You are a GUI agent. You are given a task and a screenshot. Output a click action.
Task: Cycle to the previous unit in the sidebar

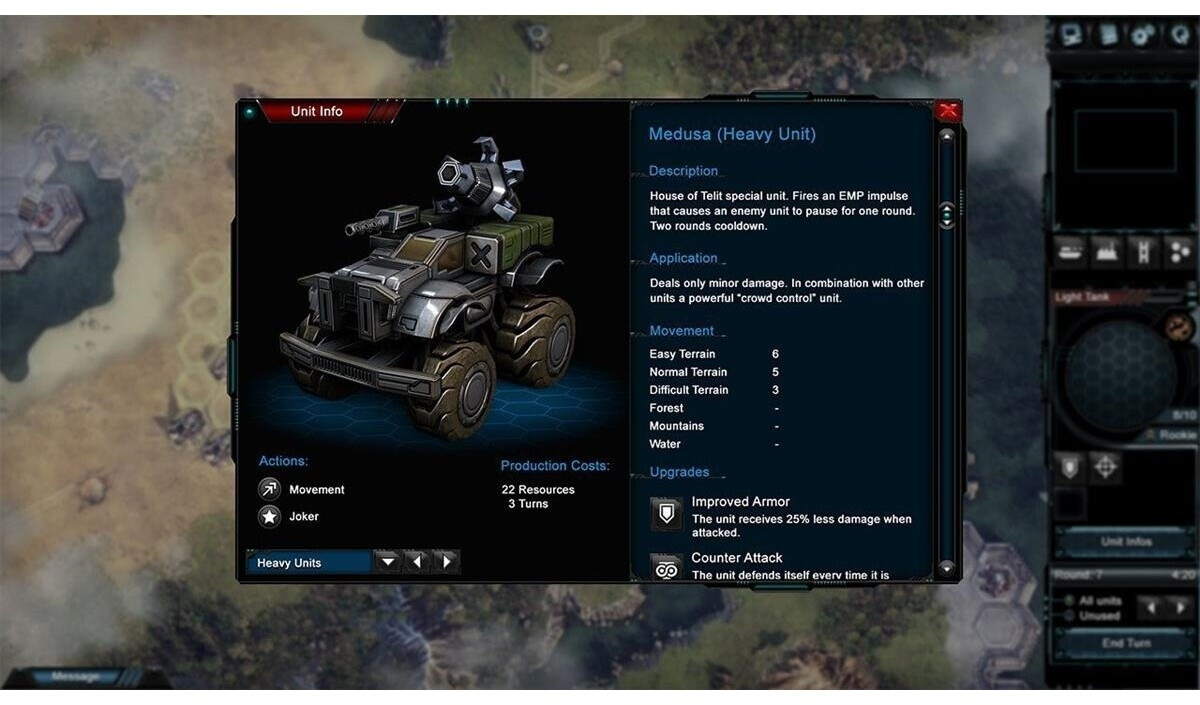(x=1152, y=607)
